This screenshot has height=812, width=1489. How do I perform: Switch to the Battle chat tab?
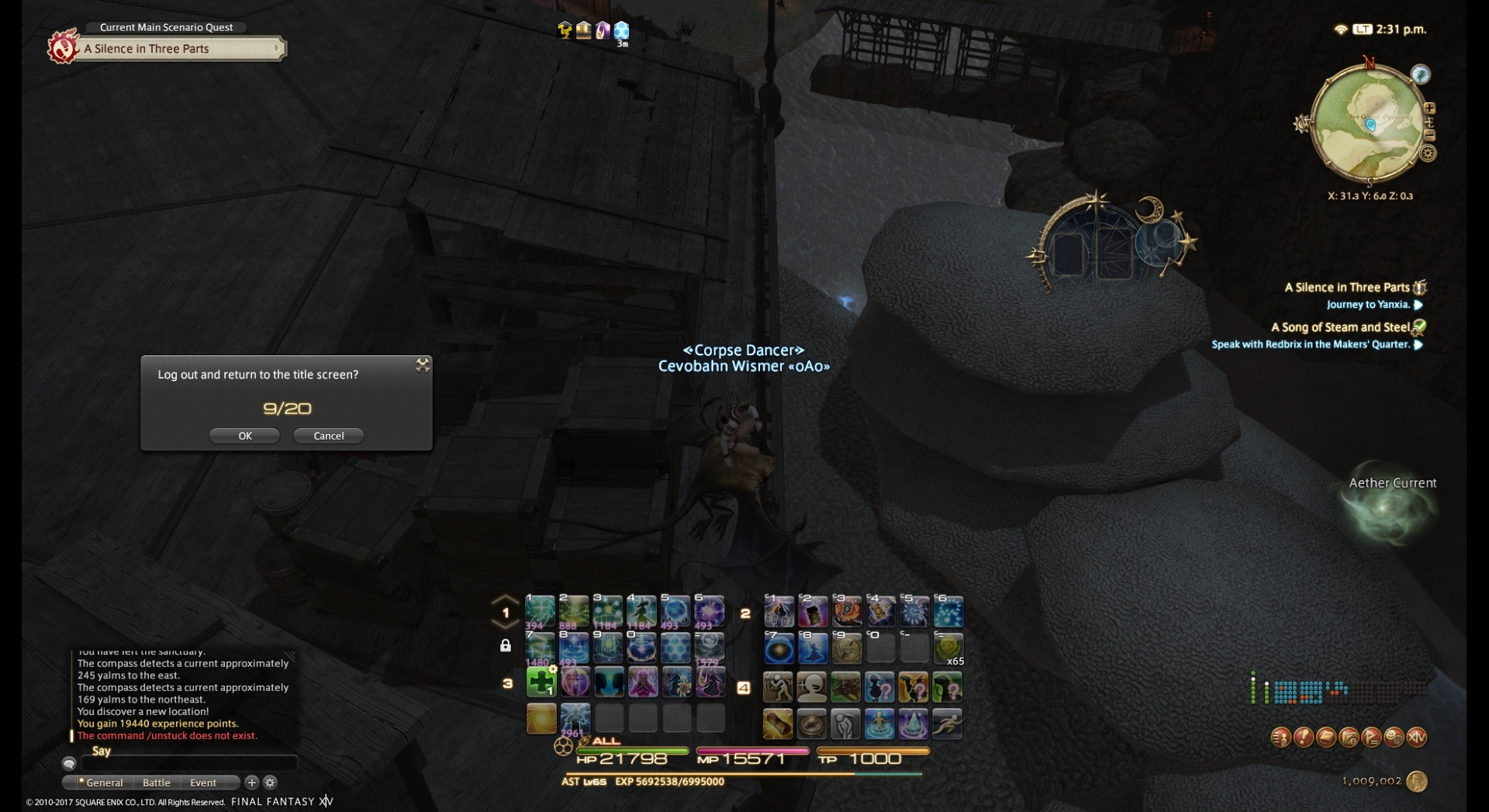pos(156,783)
